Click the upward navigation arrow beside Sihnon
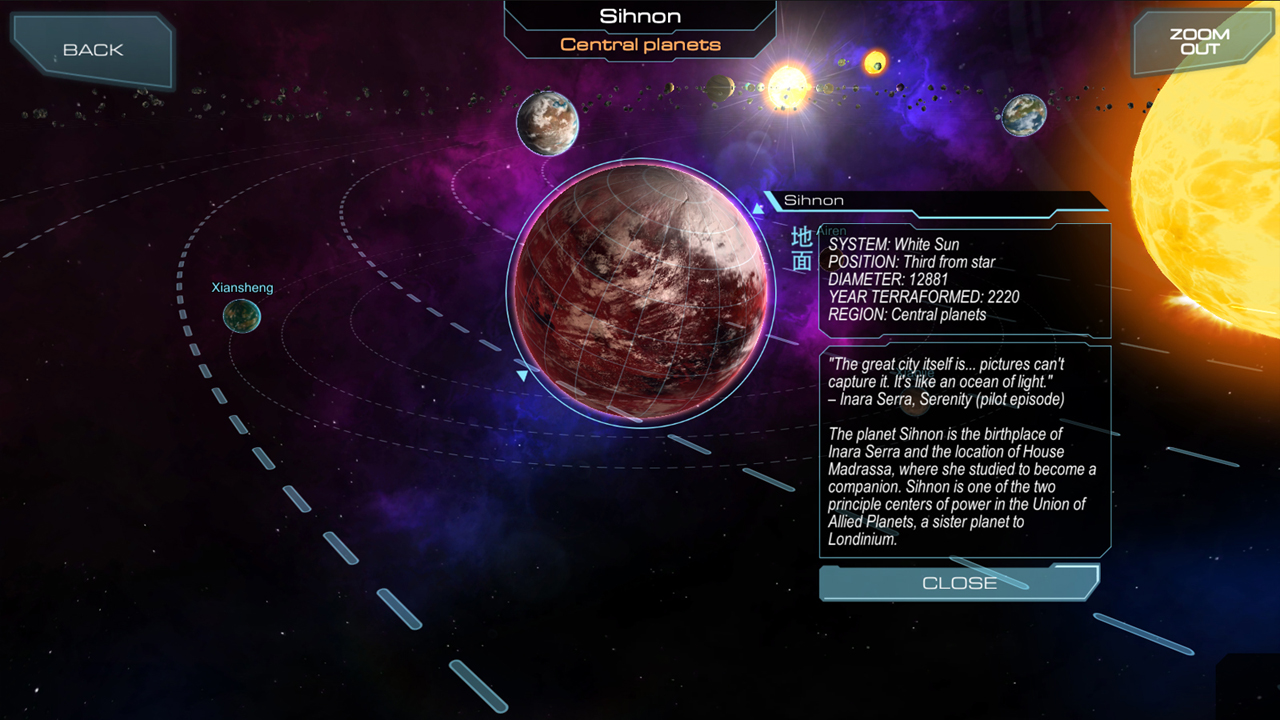This screenshot has height=720, width=1280. click(758, 208)
